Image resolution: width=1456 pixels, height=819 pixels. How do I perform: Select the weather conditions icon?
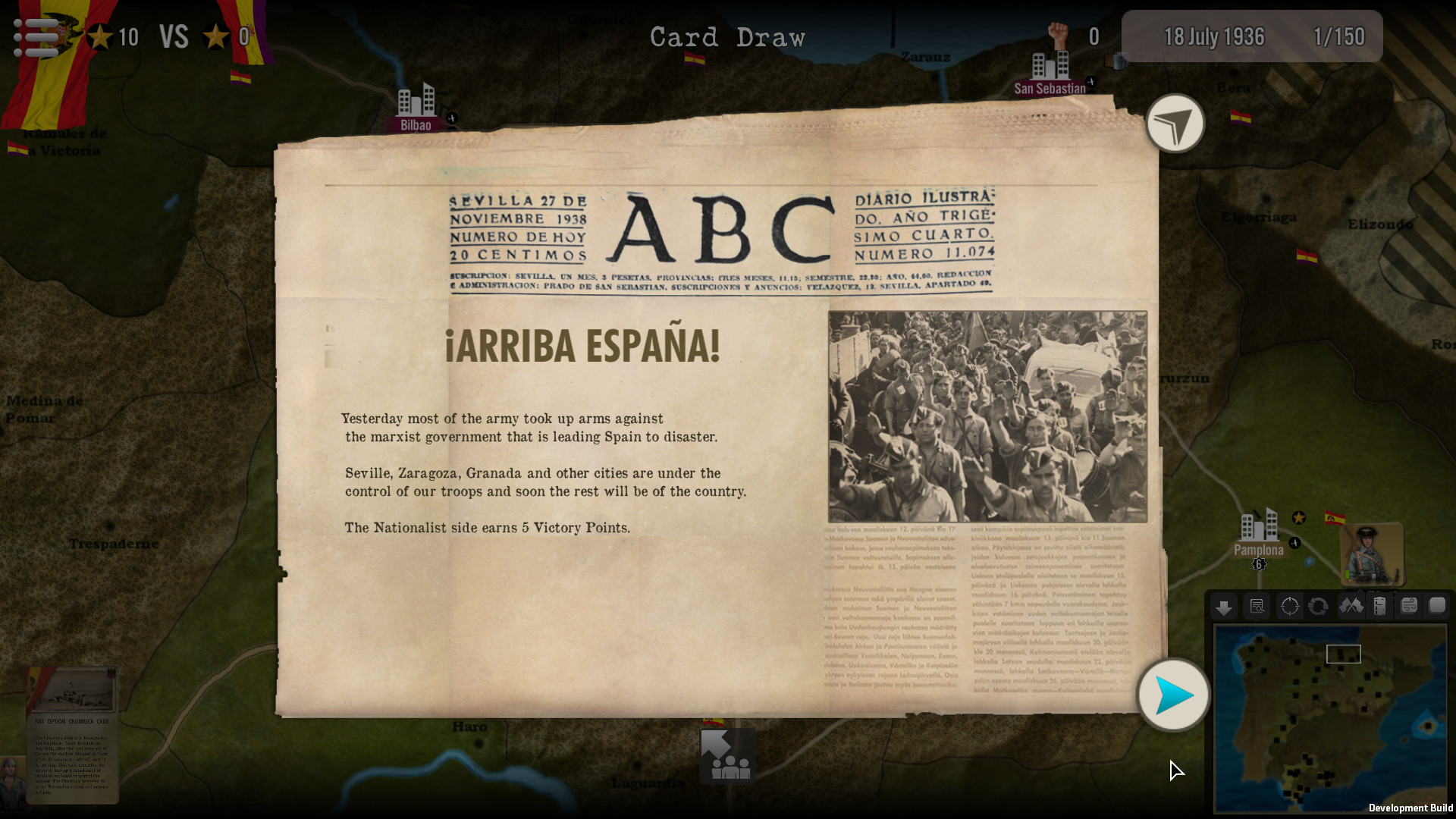pos(1407,606)
